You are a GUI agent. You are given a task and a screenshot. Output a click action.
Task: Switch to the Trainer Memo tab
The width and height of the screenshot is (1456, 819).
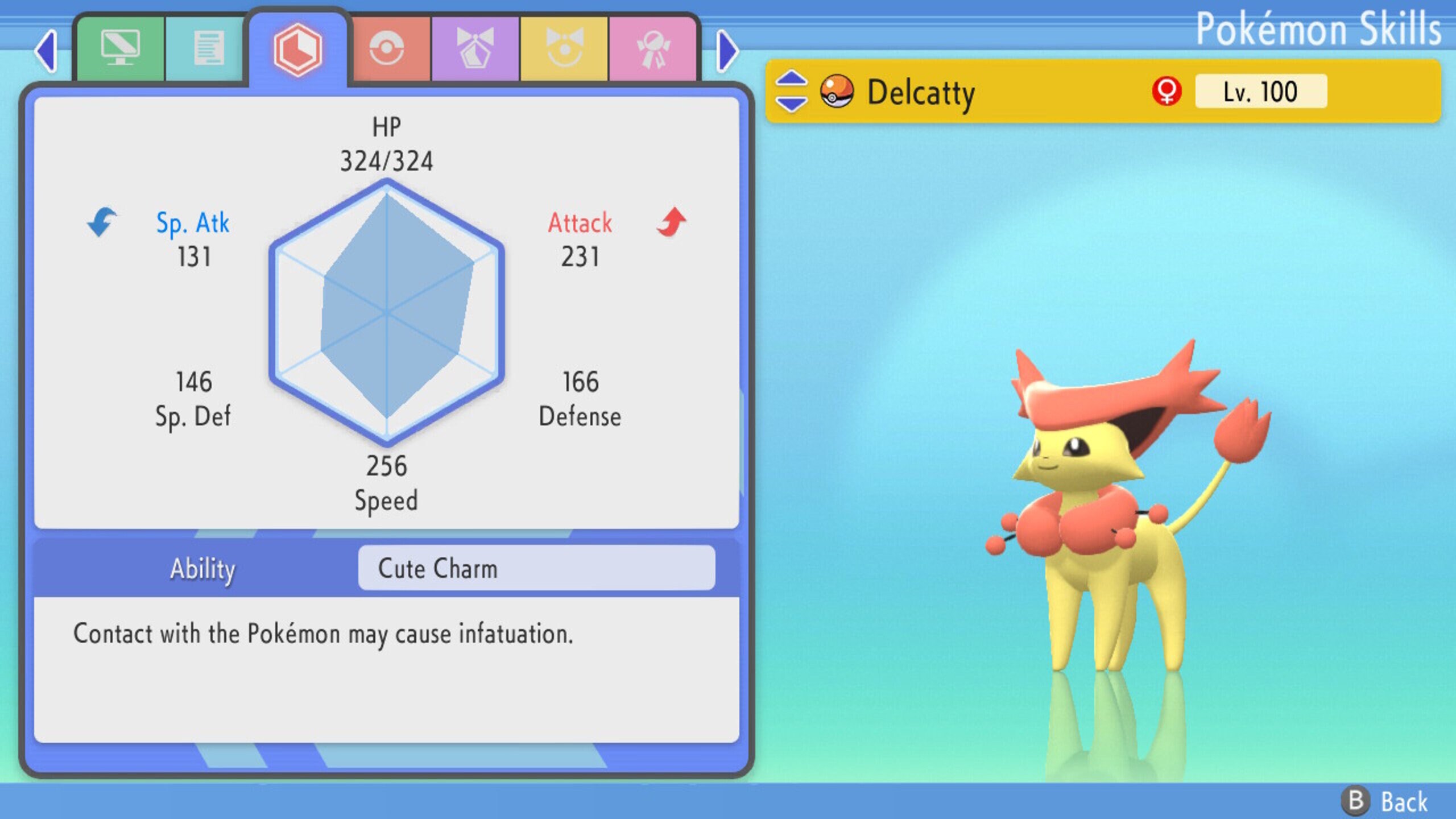(209, 48)
